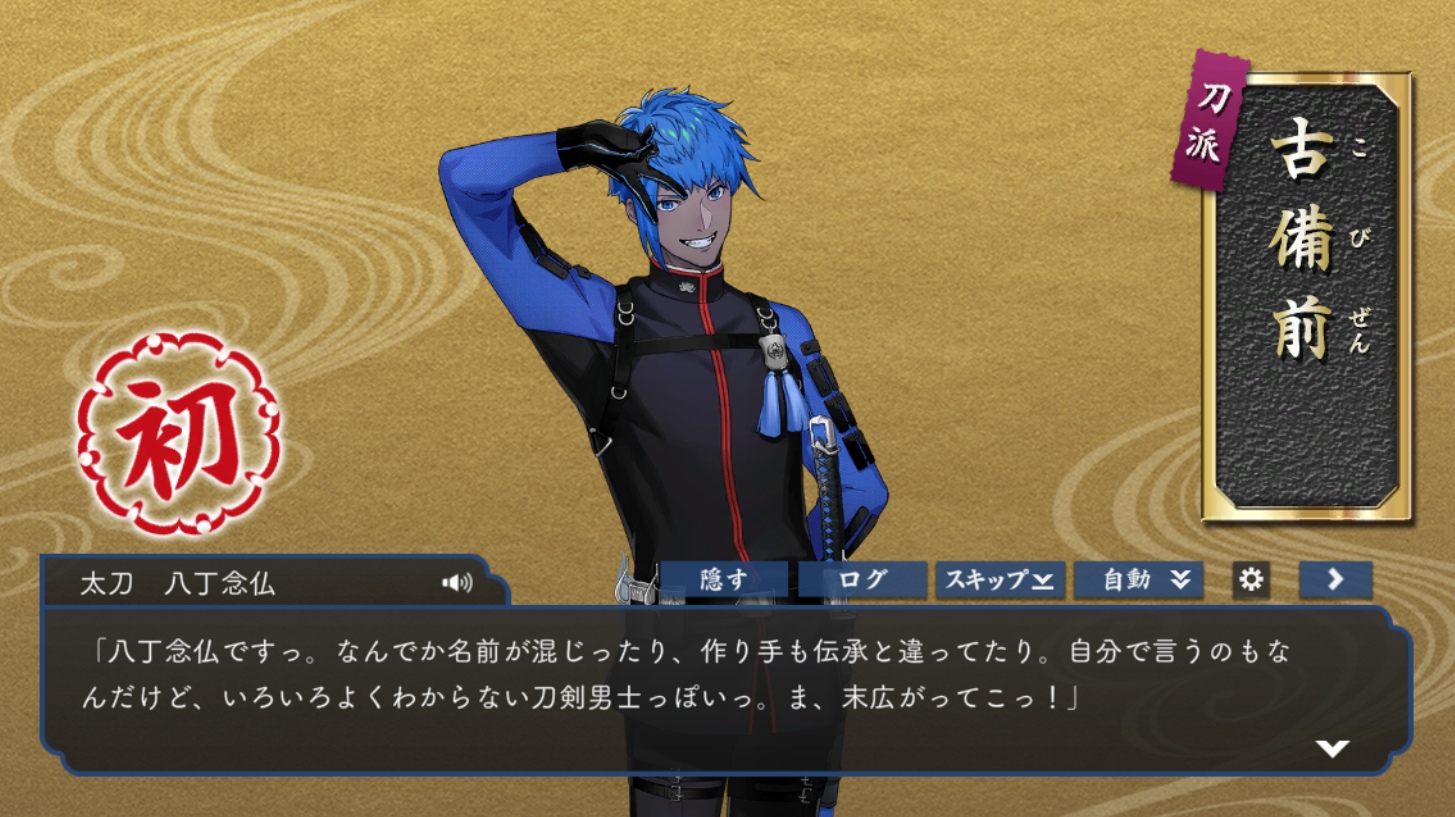The width and height of the screenshot is (1455, 817).
Task: Open settings via the gear icon
Action: point(1251,579)
